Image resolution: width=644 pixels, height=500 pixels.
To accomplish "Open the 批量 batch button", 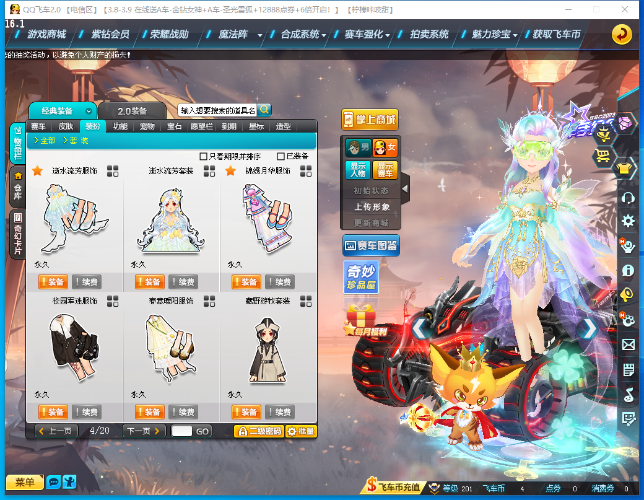I will click(x=301, y=431).
